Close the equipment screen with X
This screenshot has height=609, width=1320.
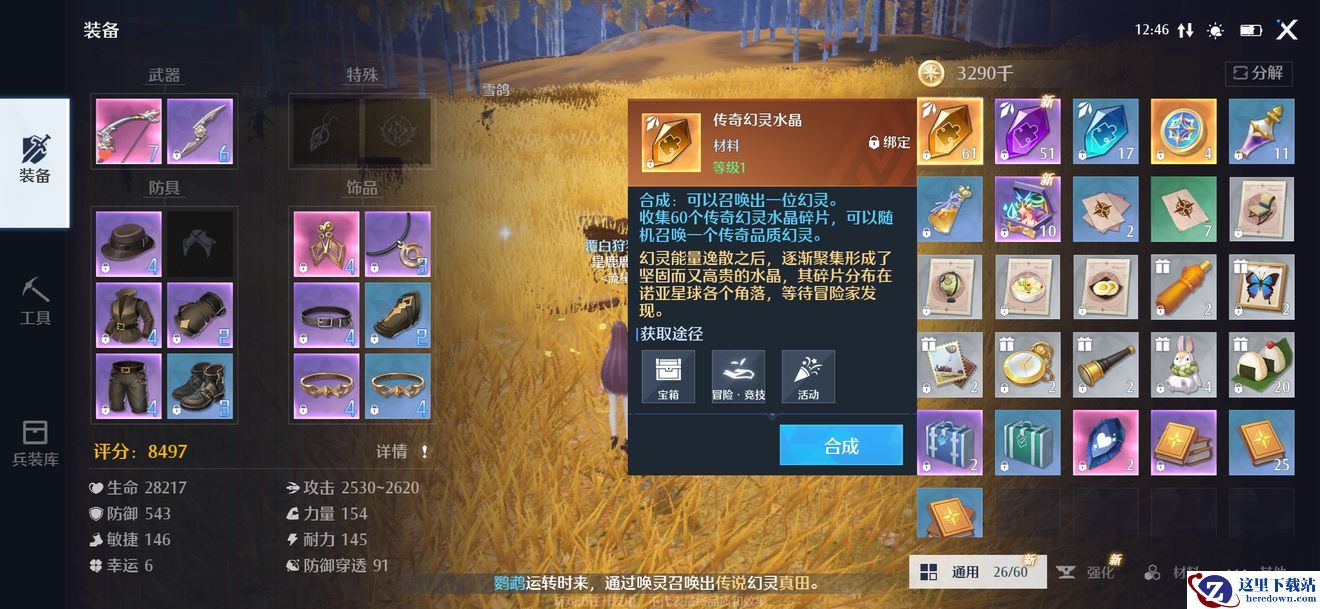pyautogui.click(x=1287, y=30)
